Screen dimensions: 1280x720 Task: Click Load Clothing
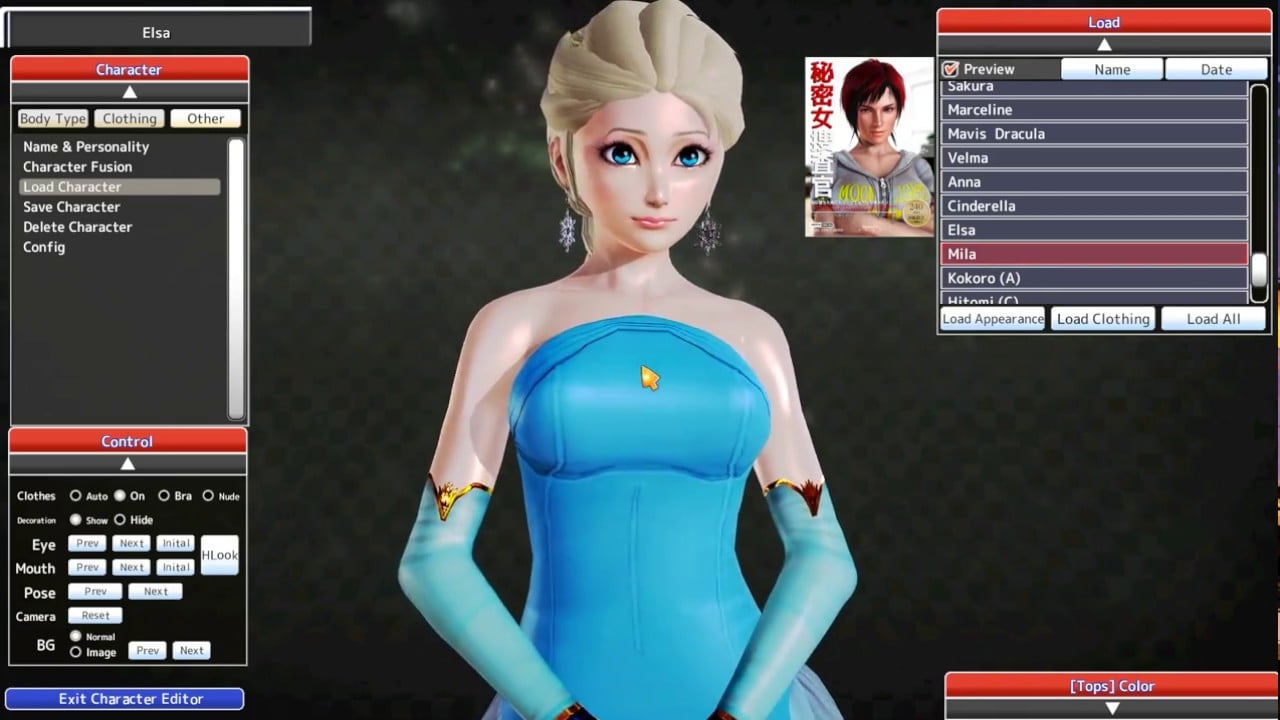(x=1103, y=318)
